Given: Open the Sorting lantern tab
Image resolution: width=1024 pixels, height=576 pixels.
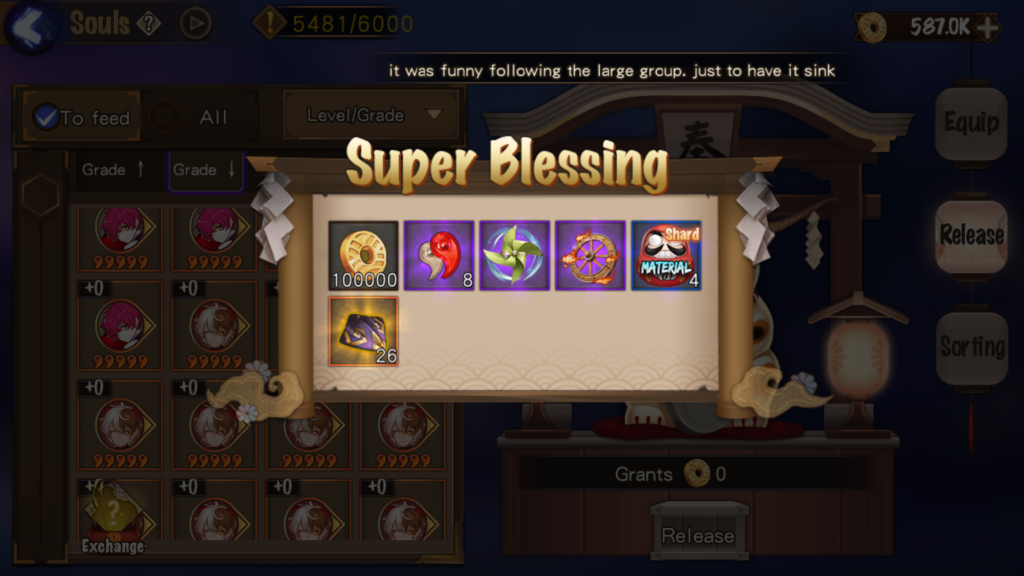Looking at the screenshot, I should [x=971, y=348].
